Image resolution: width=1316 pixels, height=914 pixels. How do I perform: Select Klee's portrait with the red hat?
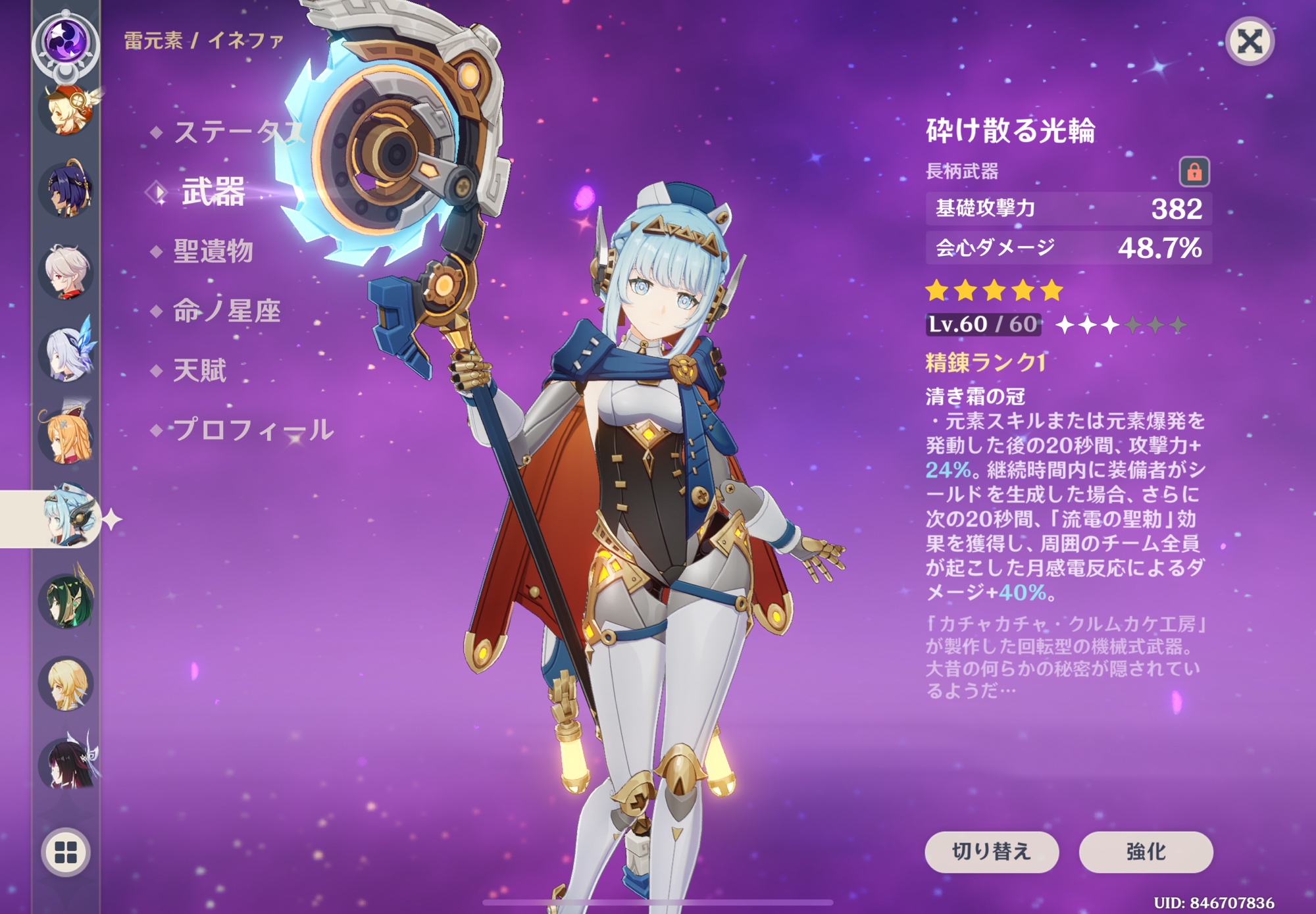[x=66, y=109]
